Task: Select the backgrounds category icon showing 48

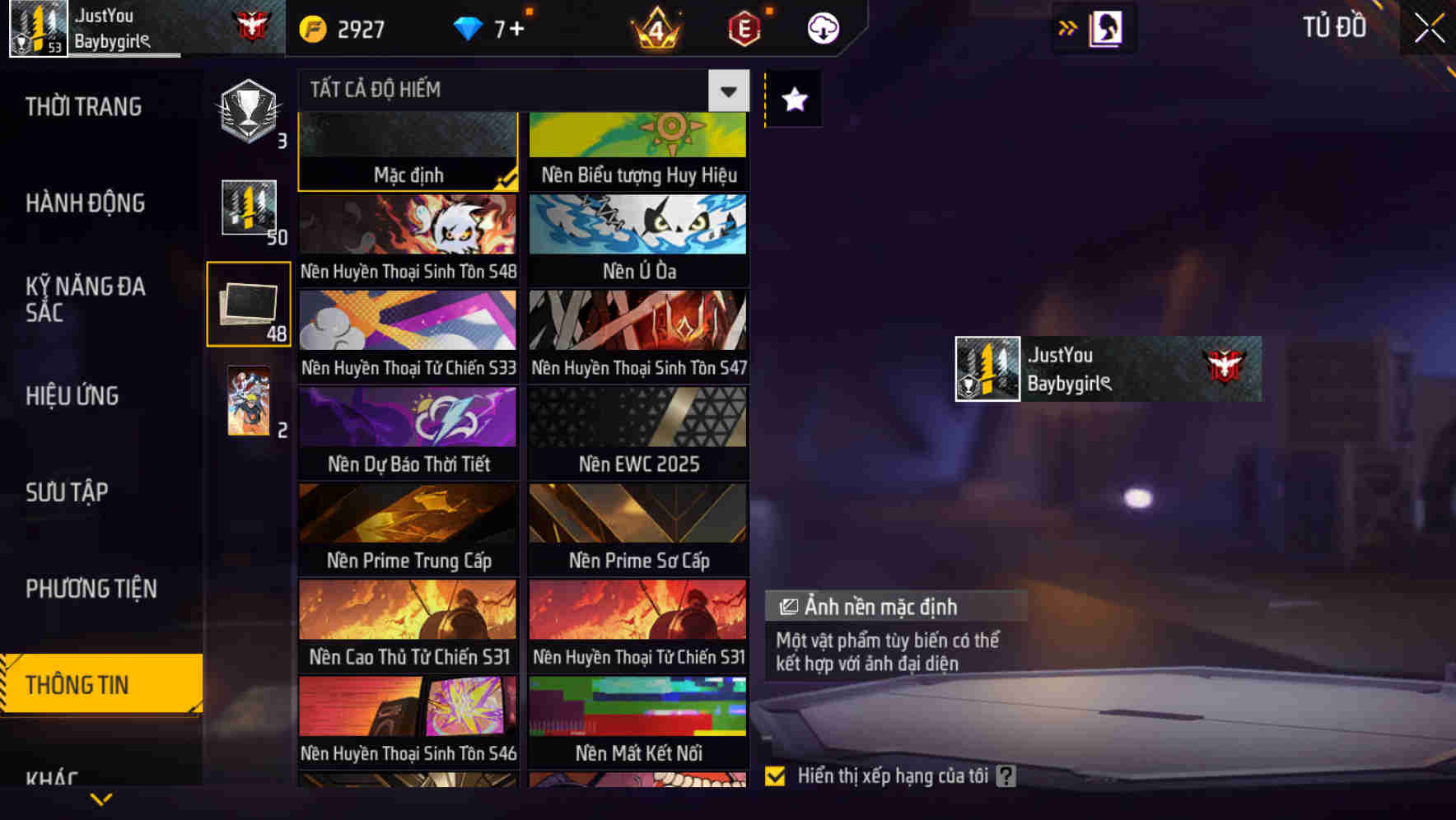Action: coord(249,305)
